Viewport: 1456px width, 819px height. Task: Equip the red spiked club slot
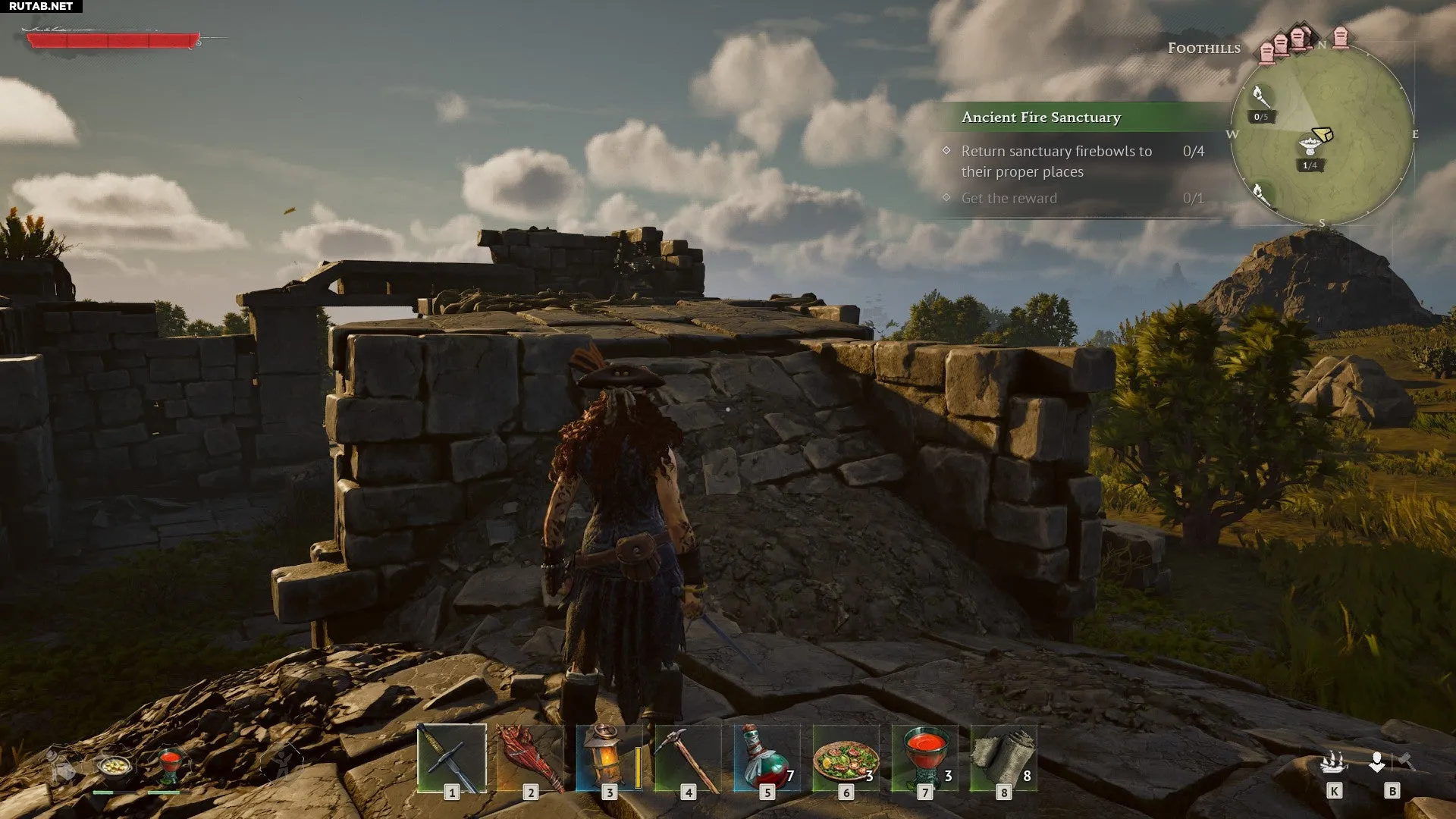[x=531, y=758]
